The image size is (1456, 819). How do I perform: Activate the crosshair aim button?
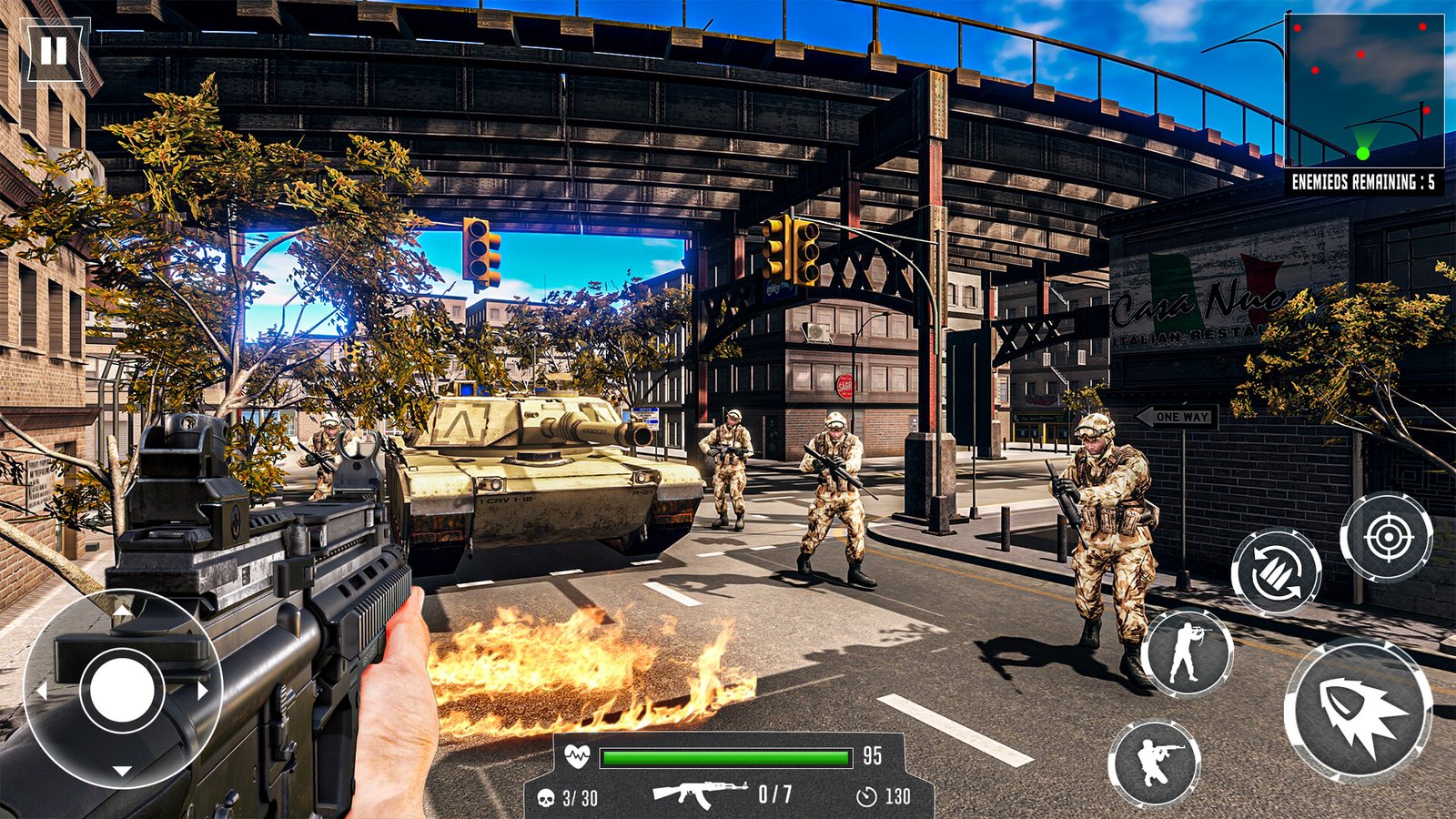(1386, 538)
